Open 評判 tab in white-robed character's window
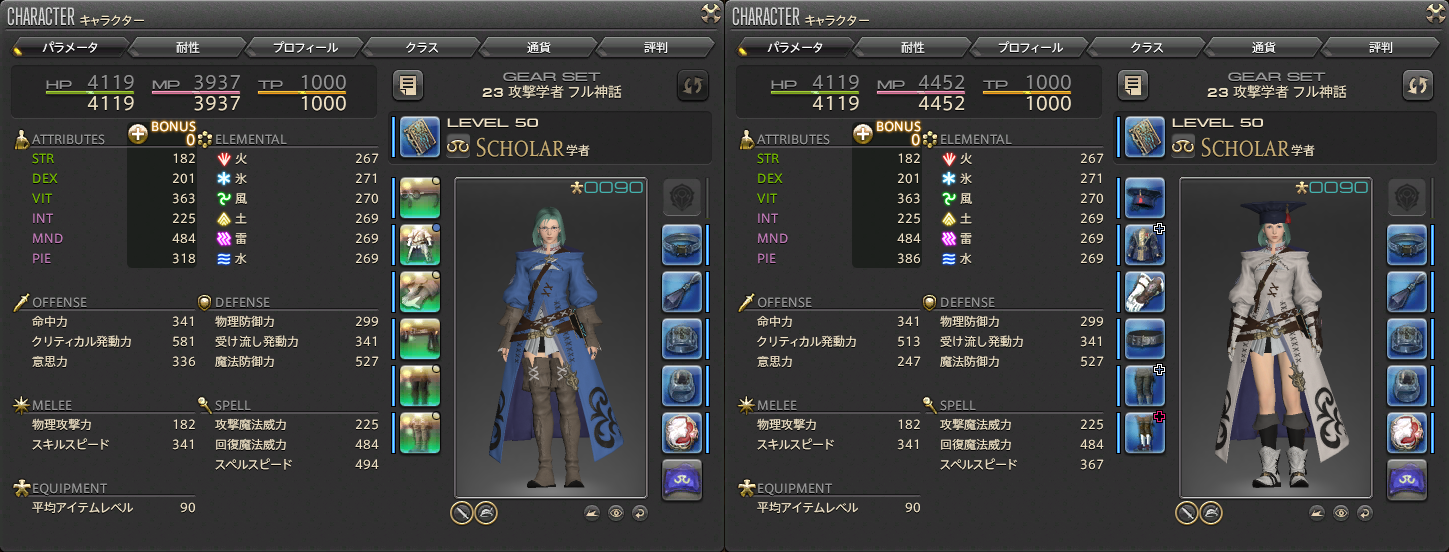Screen dimensions: 1449x552 (1381, 47)
